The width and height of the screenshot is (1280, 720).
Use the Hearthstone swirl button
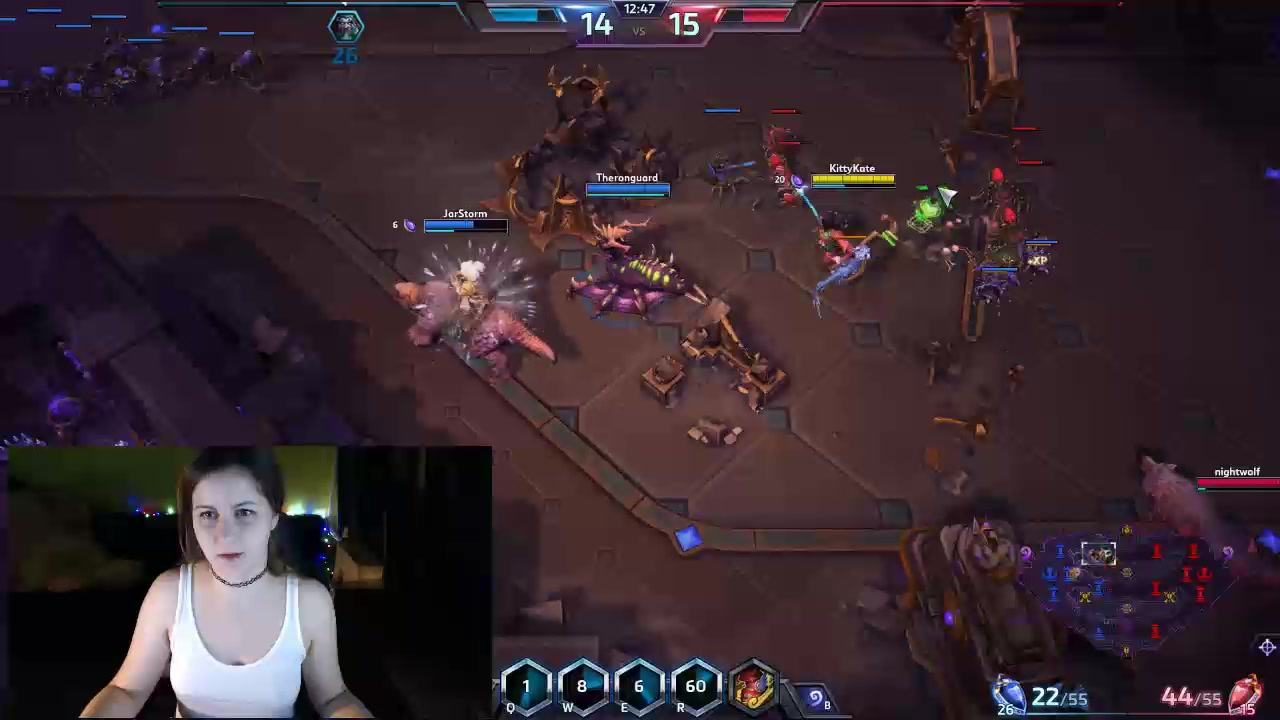pos(814,698)
